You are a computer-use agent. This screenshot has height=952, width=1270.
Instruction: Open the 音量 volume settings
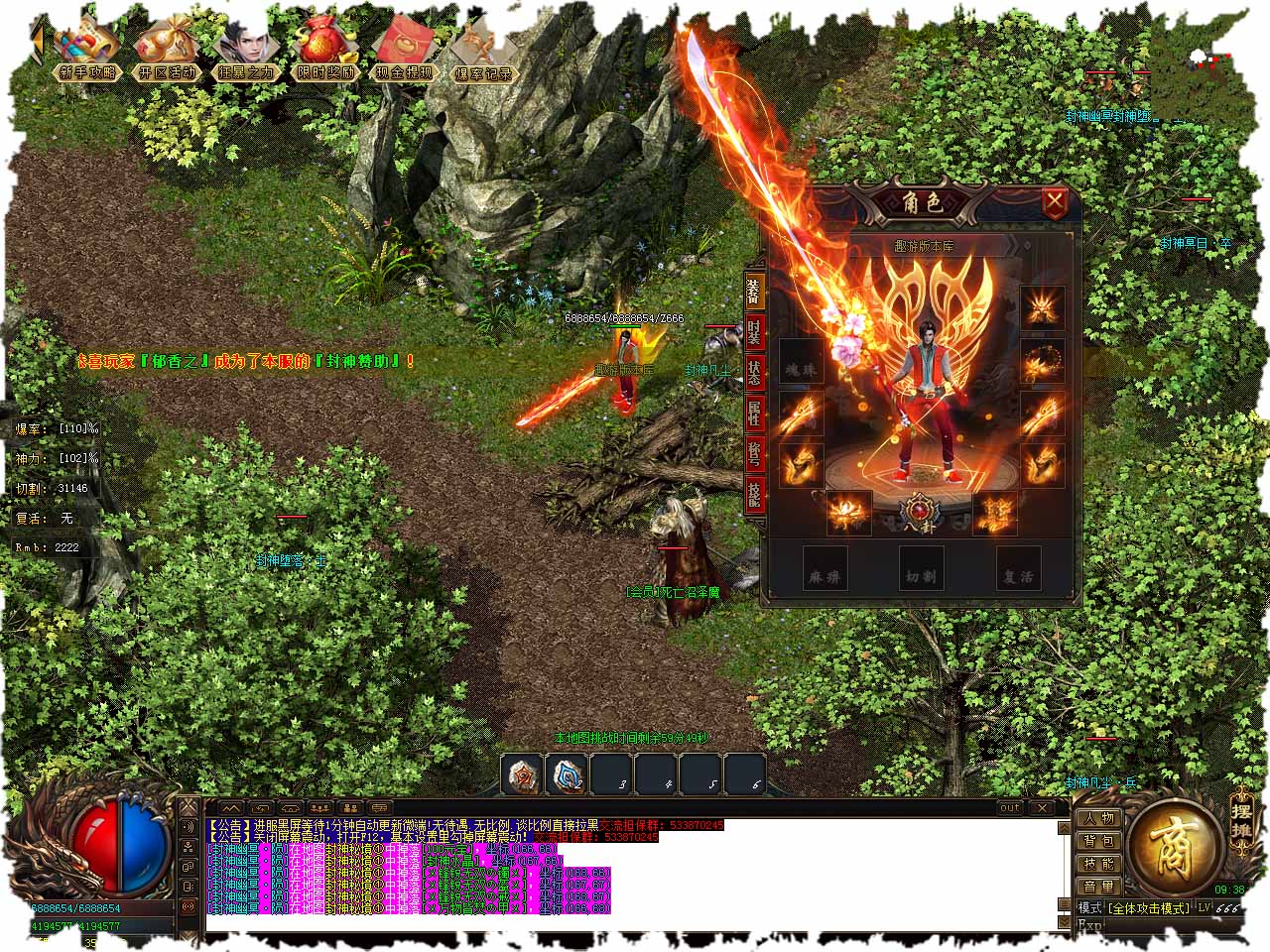point(1098,886)
